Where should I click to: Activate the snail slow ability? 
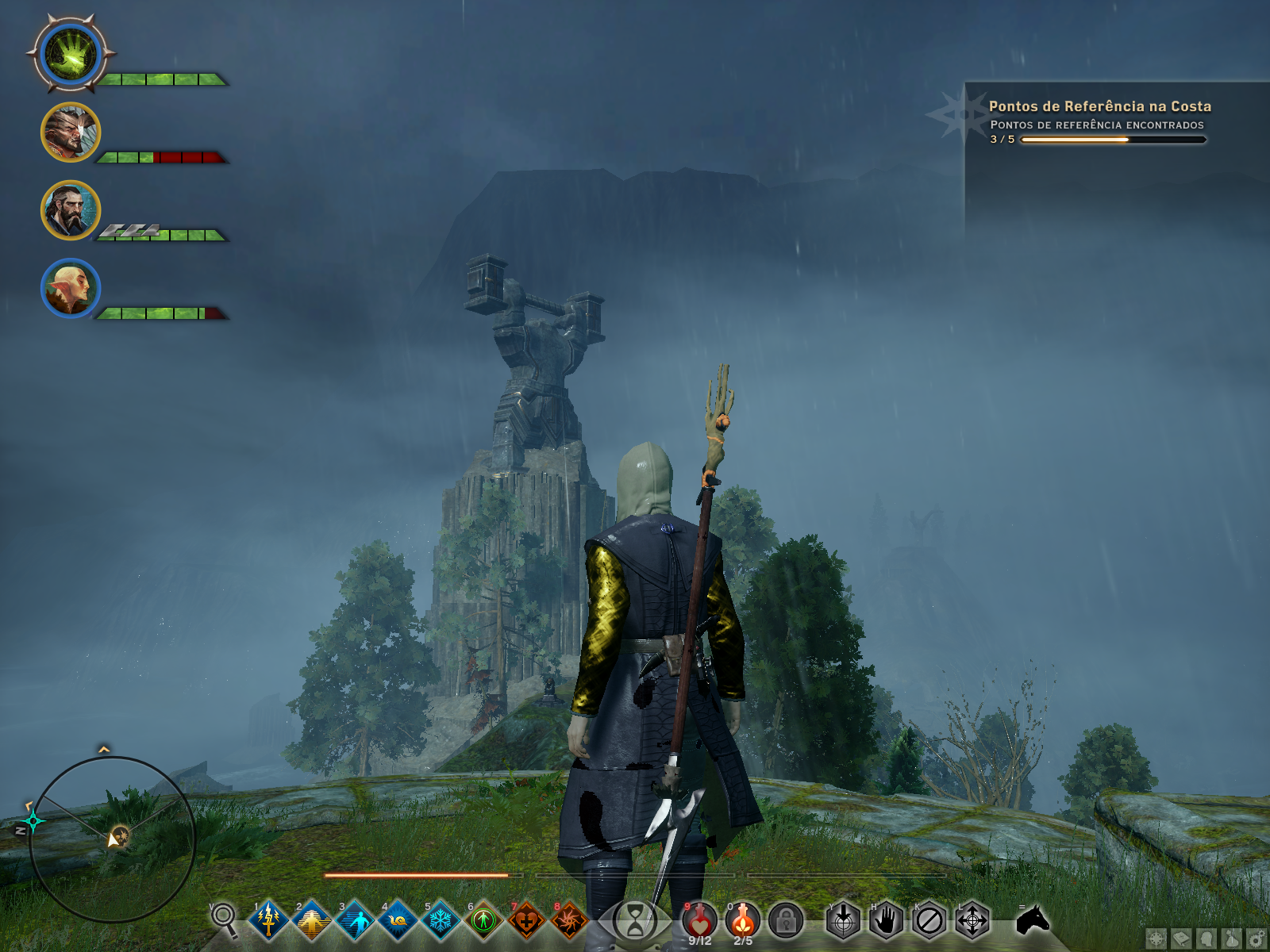point(398,921)
